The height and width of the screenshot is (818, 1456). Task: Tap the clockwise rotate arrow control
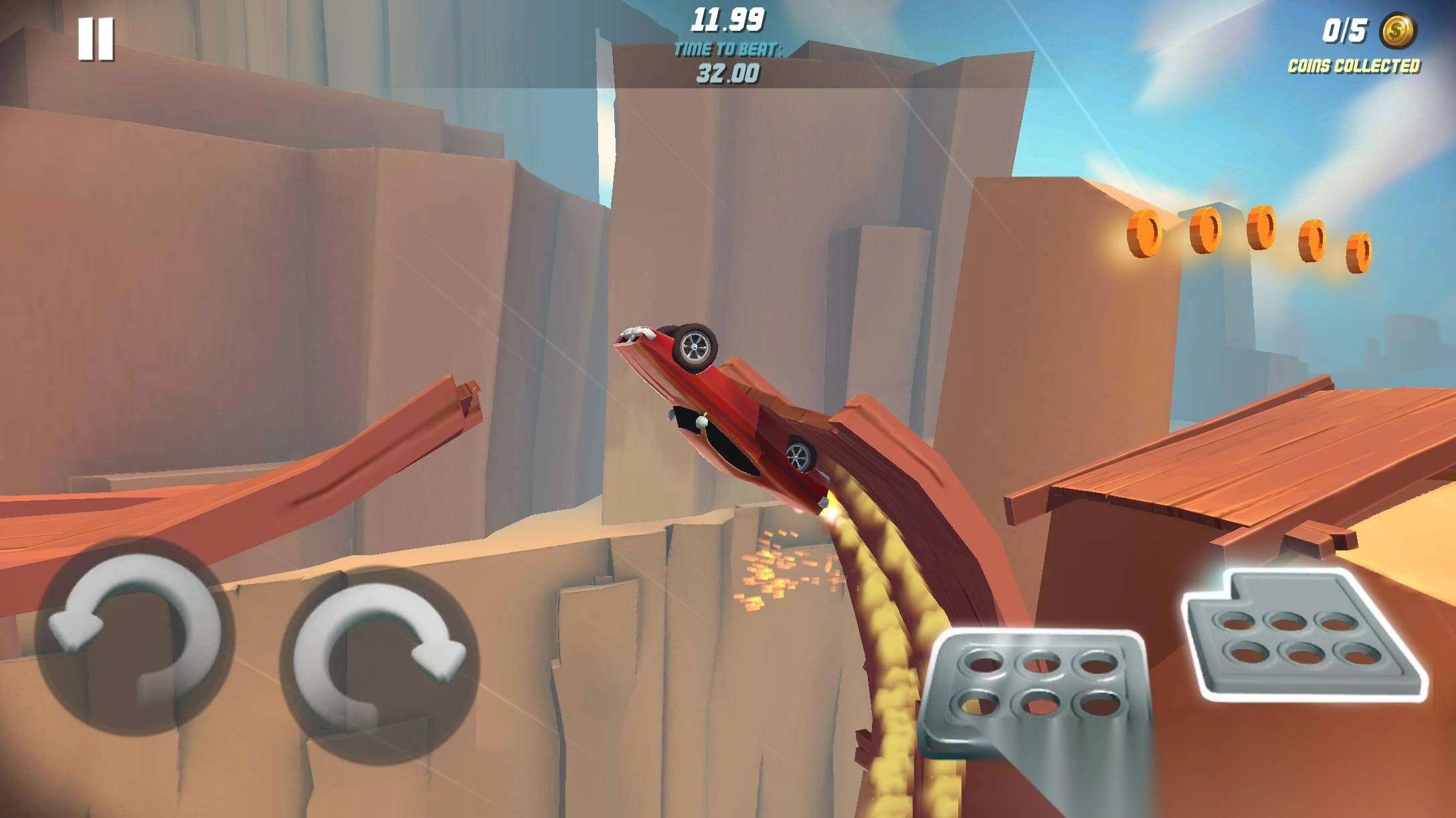pyautogui.click(x=379, y=657)
